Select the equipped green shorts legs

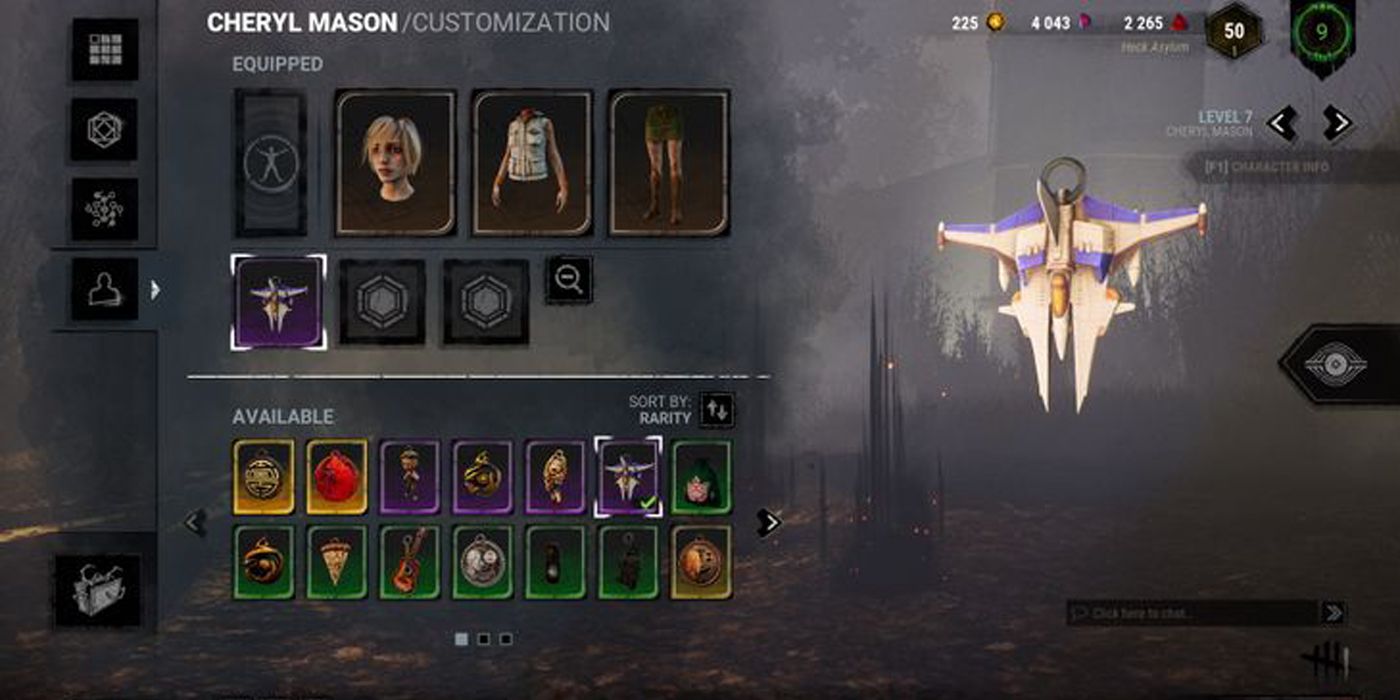tap(669, 163)
